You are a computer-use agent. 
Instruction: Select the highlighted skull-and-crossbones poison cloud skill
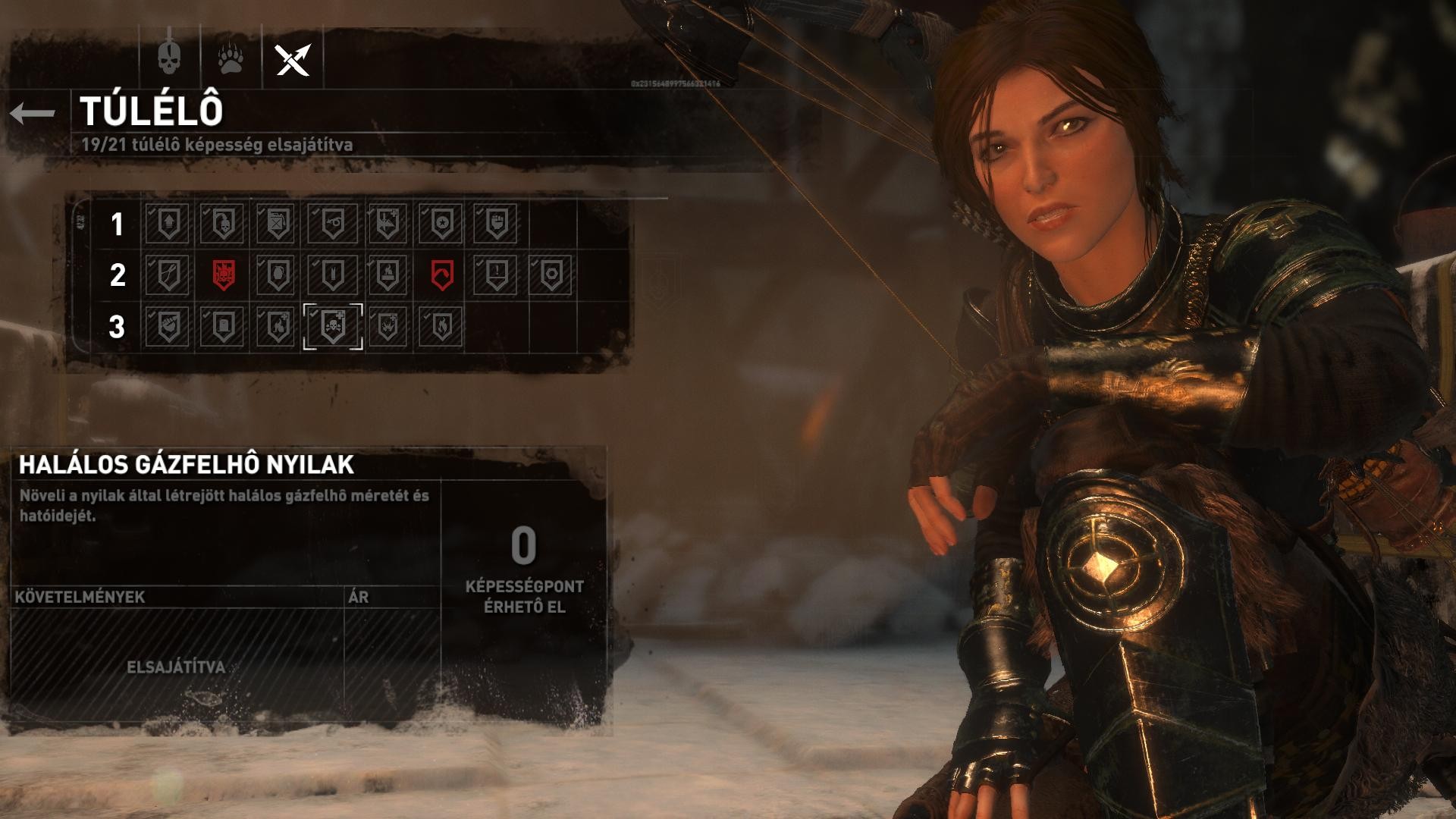coord(332,326)
